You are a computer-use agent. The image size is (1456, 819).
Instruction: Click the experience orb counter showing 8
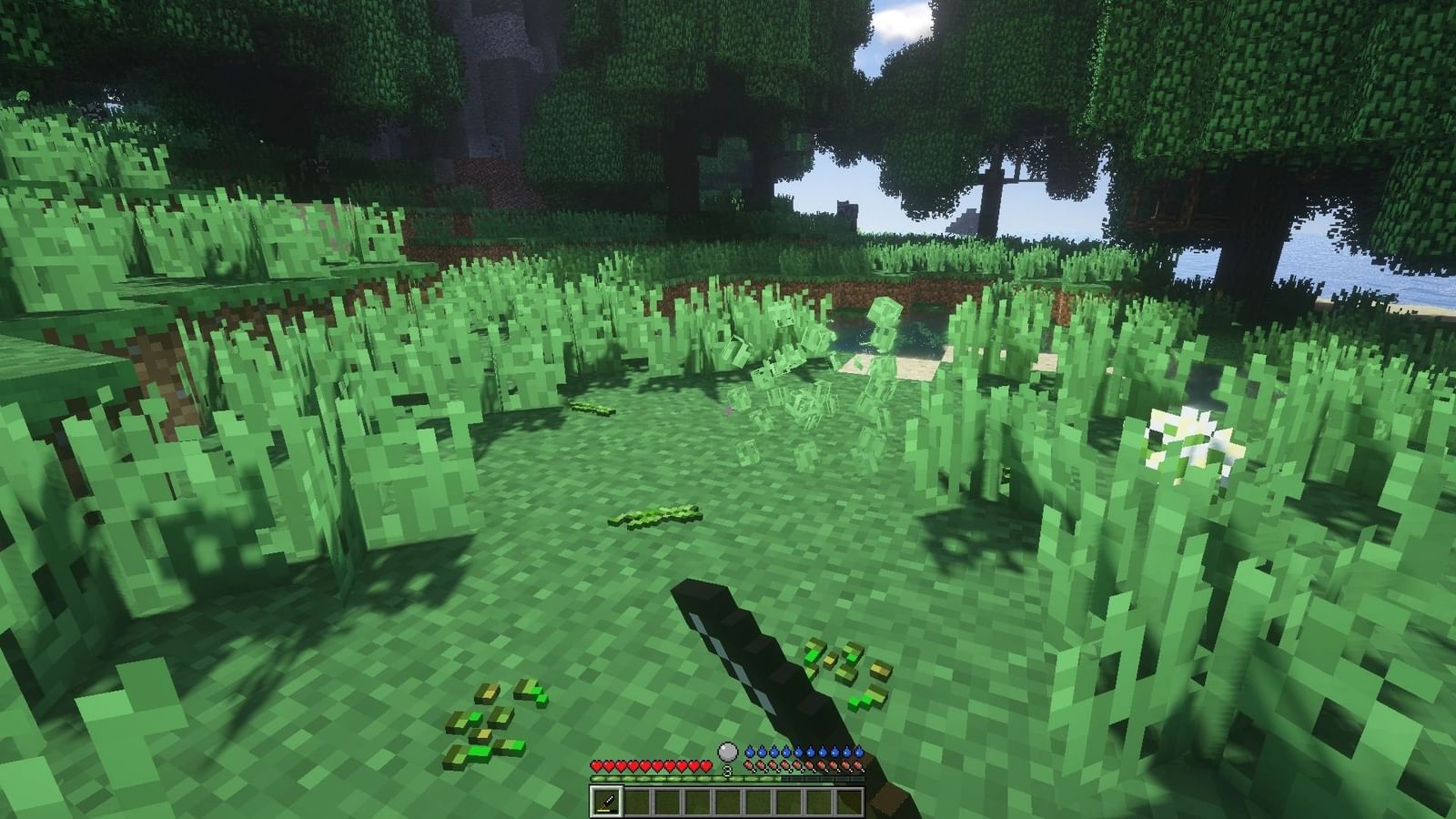point(727,770)
